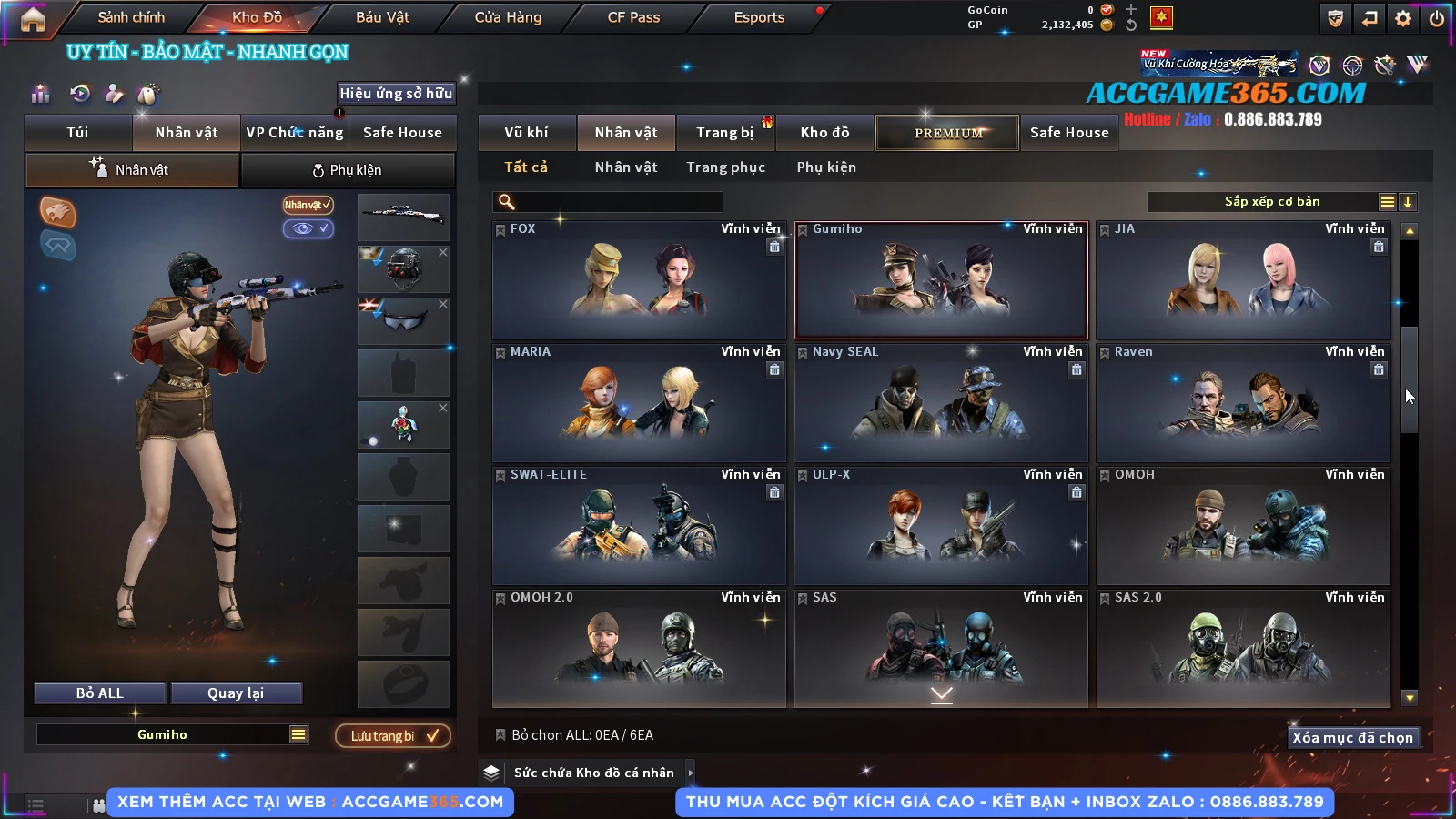Click the power exit icon

(x=1437, y=18)
